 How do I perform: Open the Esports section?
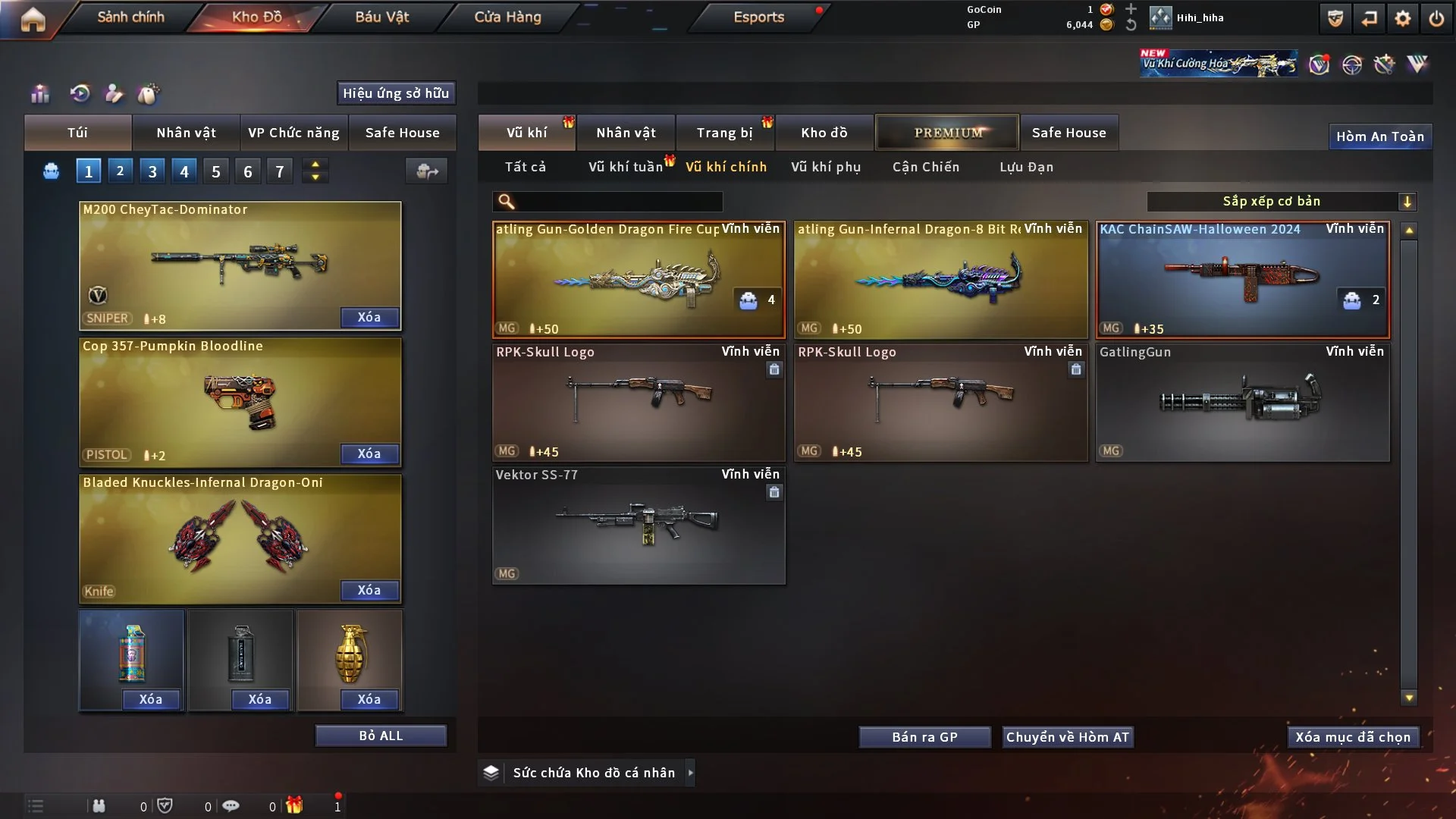[758, 17]
